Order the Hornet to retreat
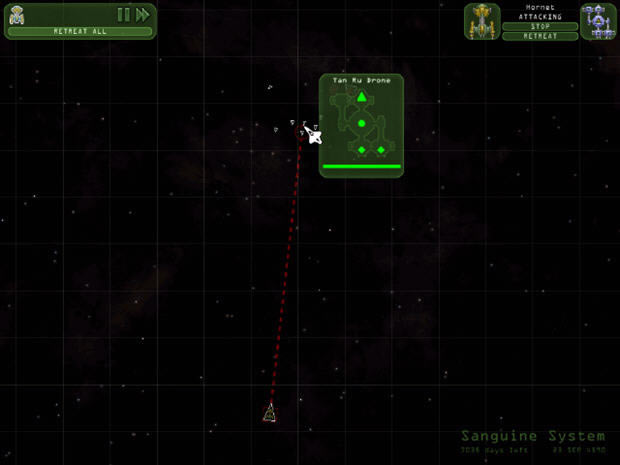The image size is (620, 465). (x=540, y=36)
